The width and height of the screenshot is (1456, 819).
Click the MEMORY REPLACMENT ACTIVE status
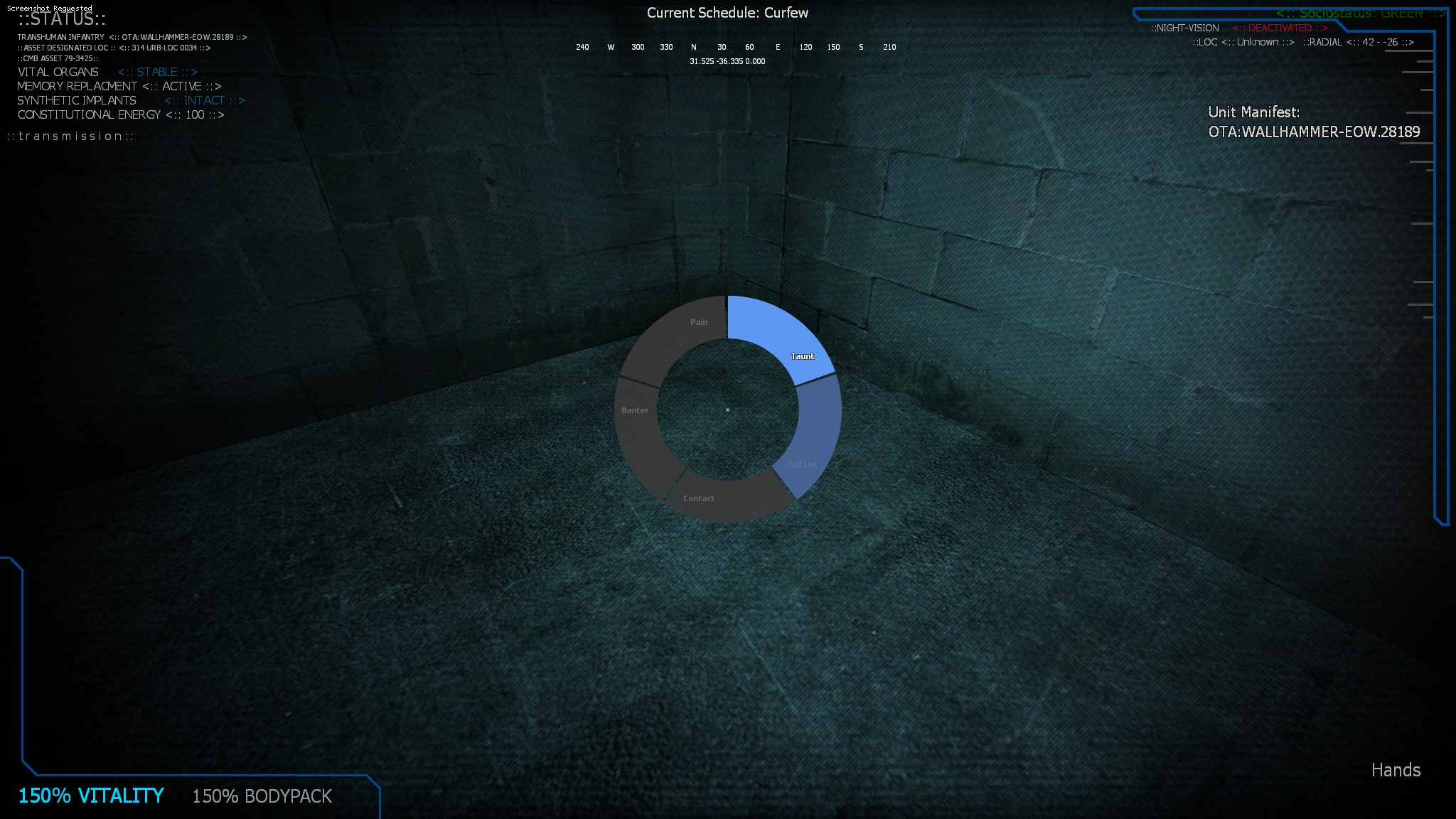pyautogui.click(x=120, y=86)
